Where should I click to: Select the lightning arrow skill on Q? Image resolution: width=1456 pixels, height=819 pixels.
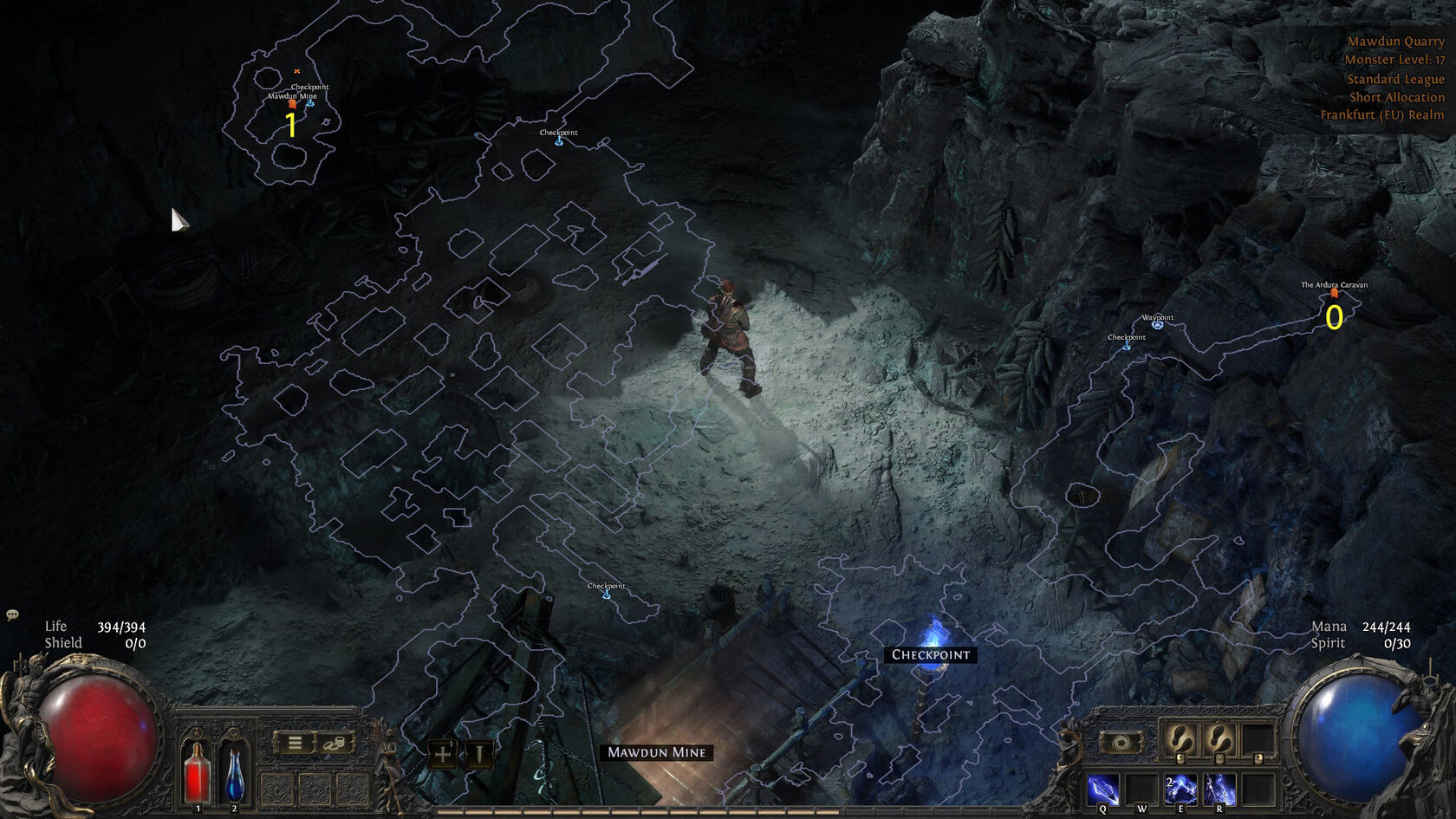[1102, 790]
